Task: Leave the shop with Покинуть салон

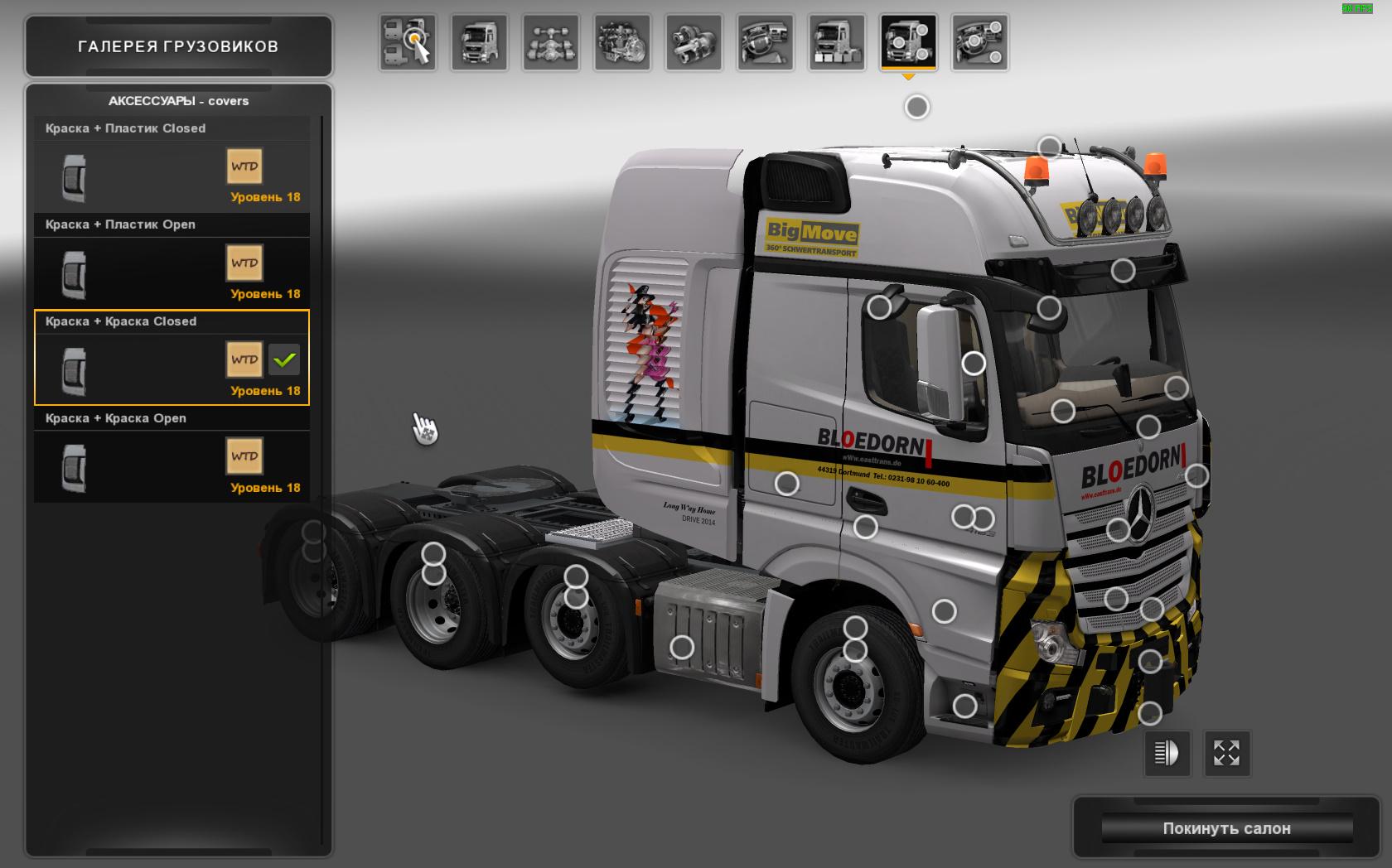Action: coord(1226,828)
